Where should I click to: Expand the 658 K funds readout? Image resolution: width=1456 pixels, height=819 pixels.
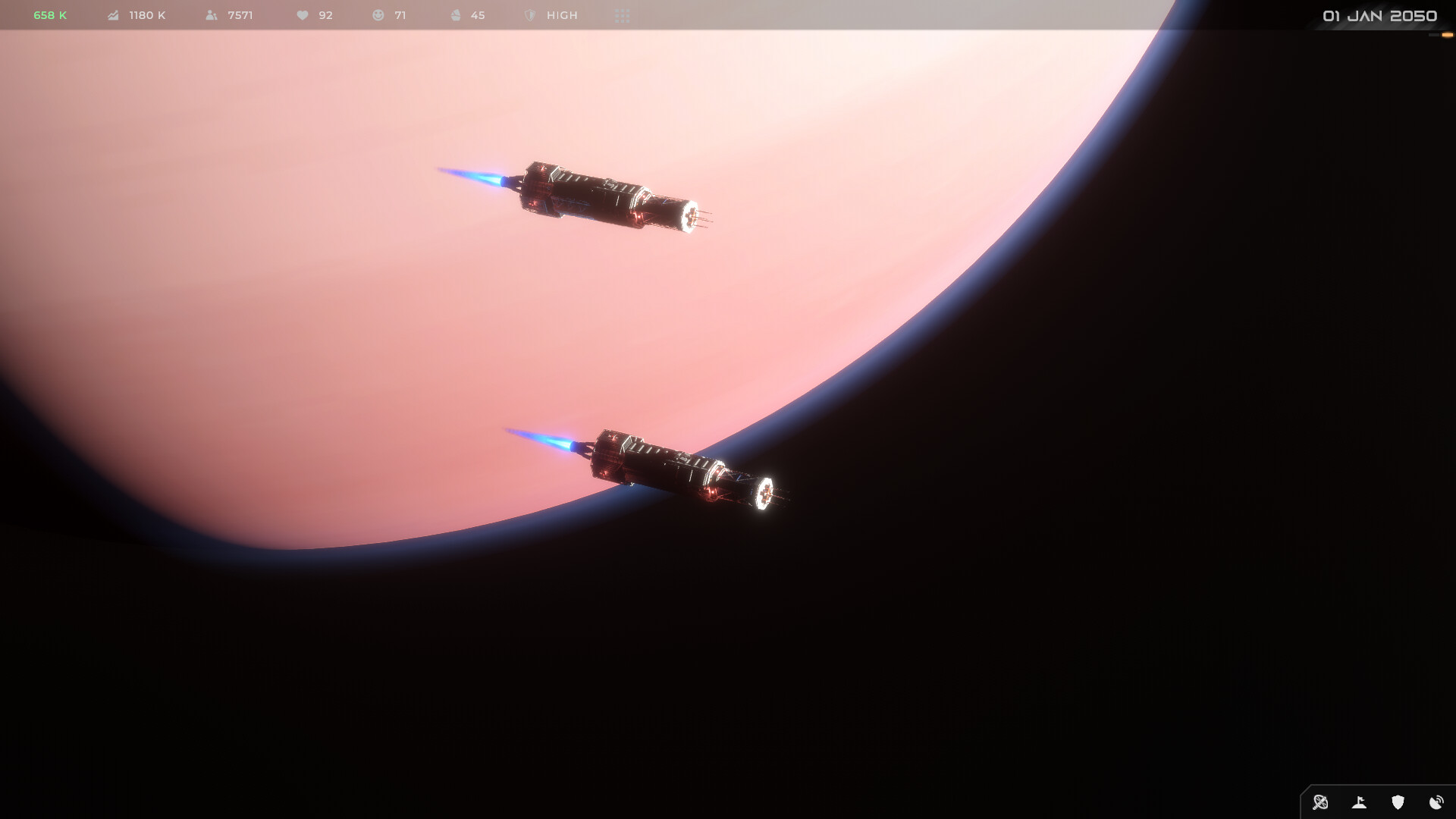tap(48, 14)
